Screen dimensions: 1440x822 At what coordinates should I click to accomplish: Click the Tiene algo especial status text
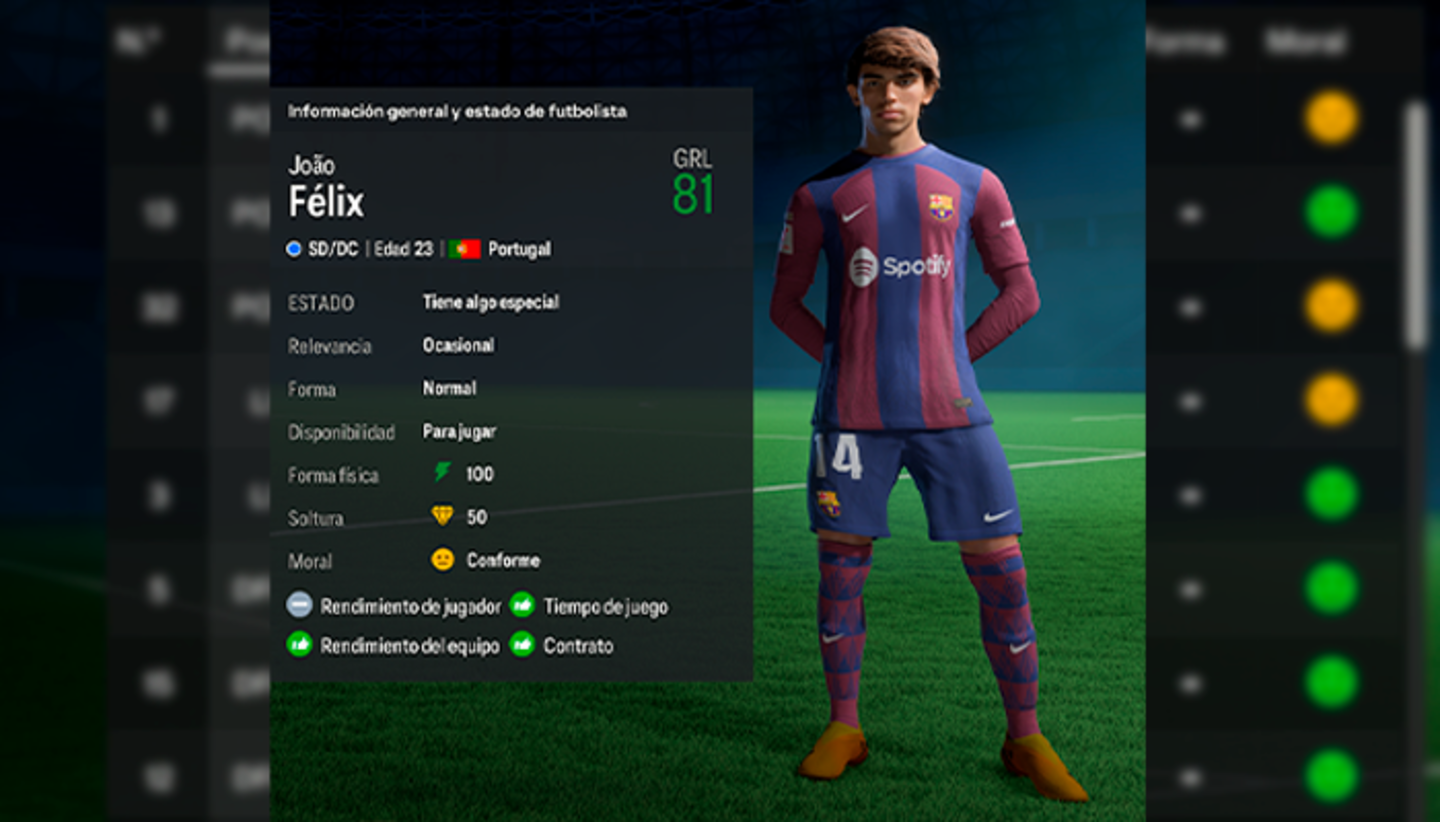pos(494,302)
